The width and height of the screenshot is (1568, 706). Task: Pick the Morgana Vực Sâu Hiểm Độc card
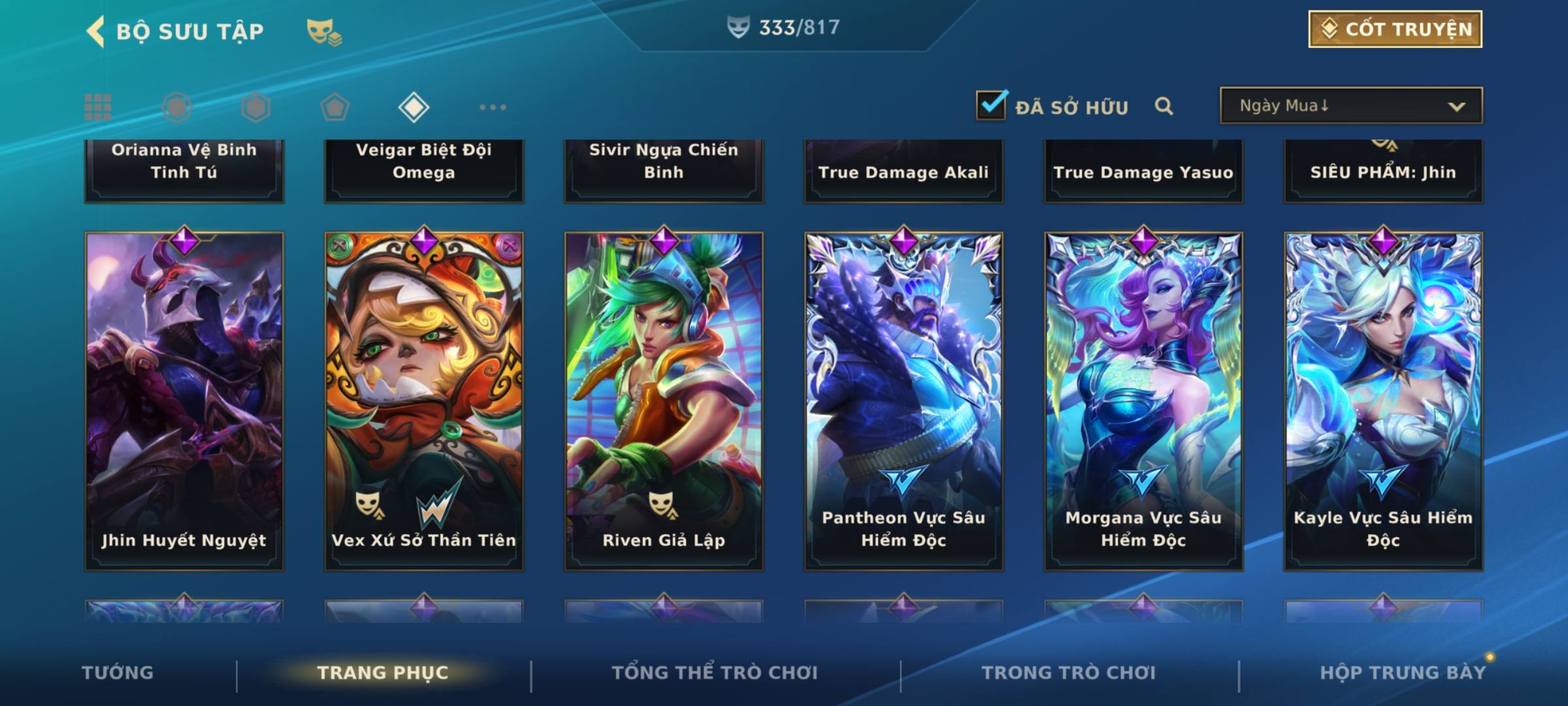1143,400
